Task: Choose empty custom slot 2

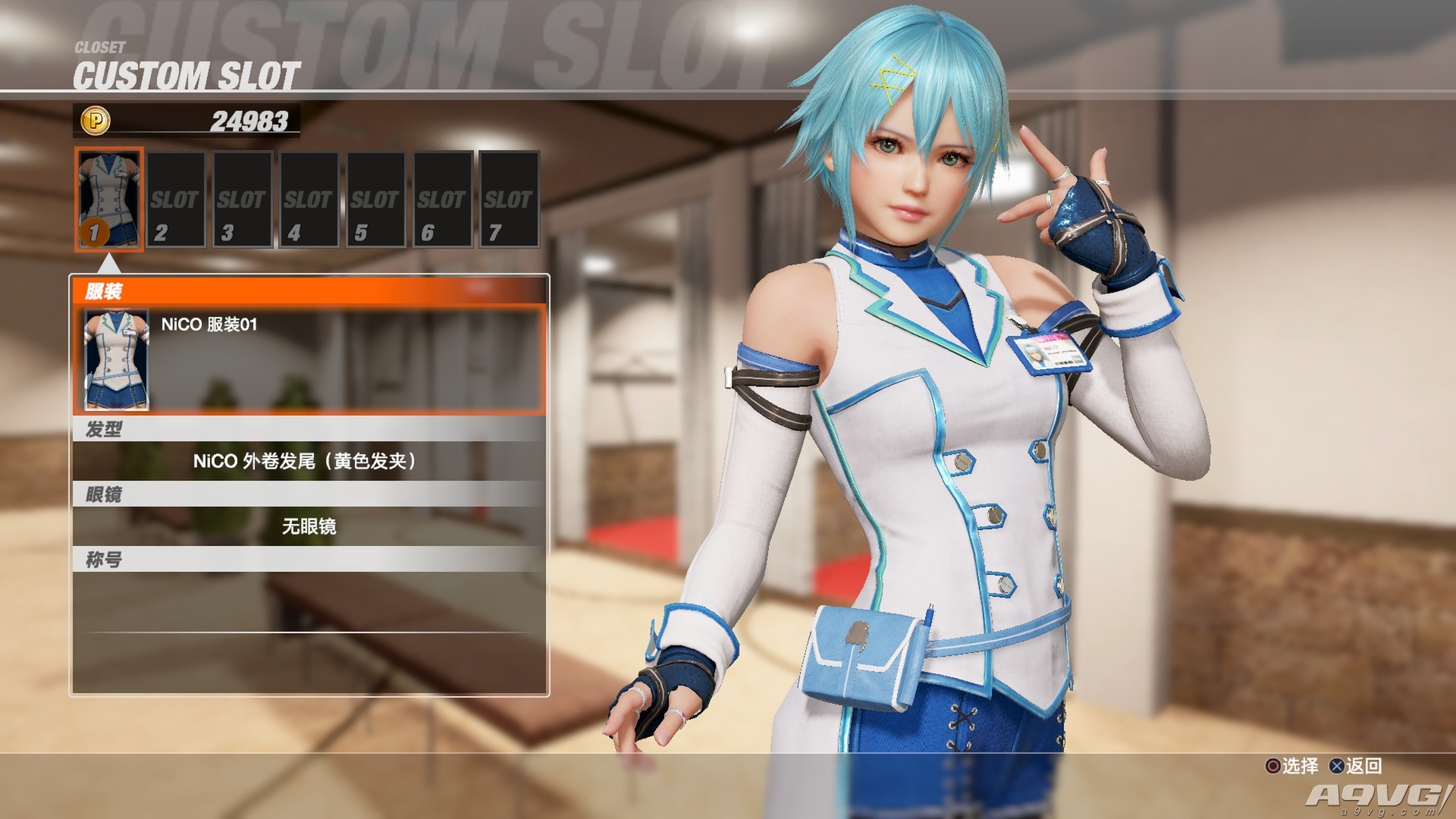Action: (x=175, y=199)
